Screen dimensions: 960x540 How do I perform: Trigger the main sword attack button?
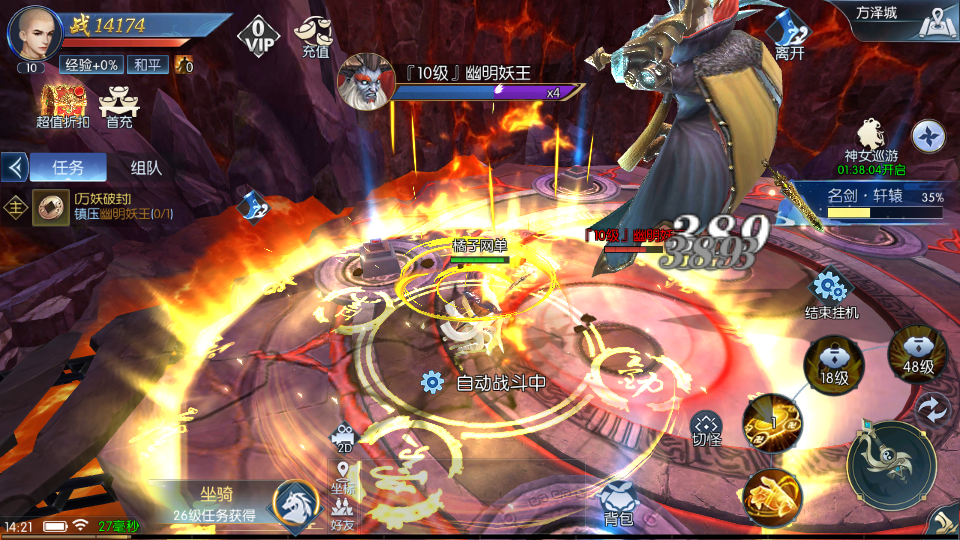point(891,466)
